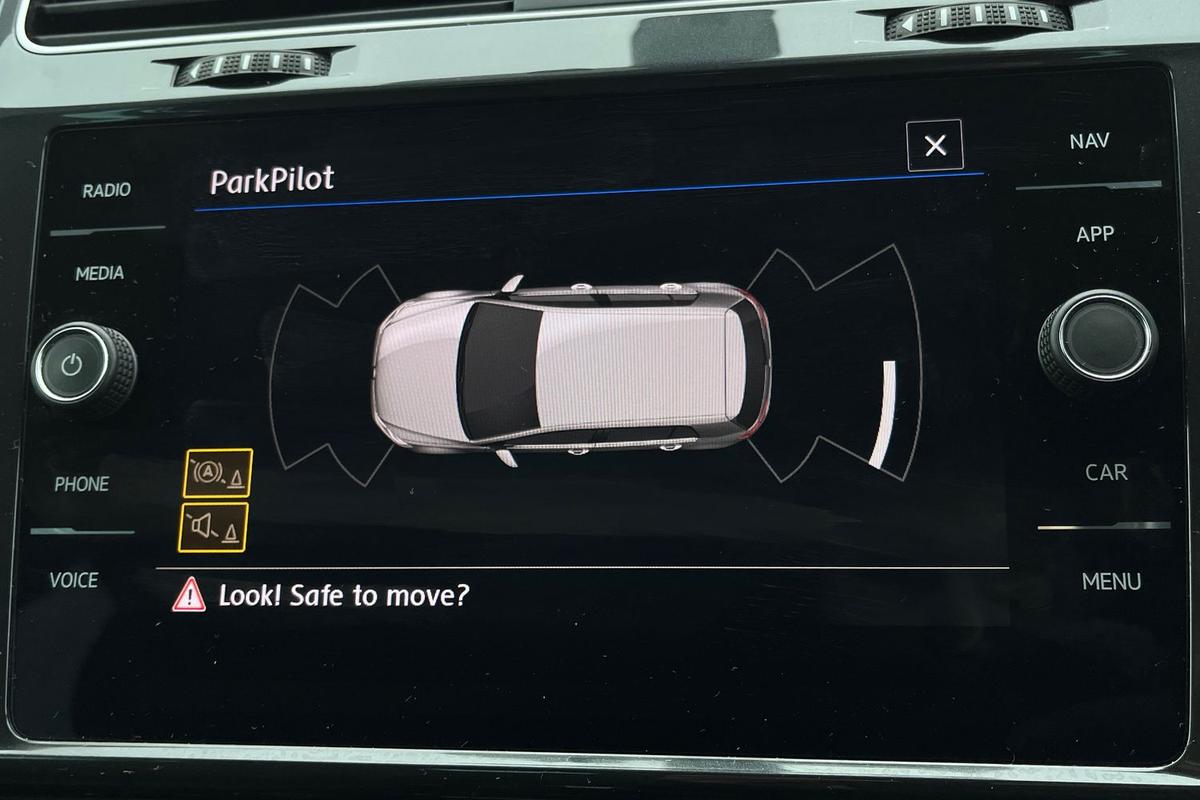Open the RADIO menu
The height and width of the screenshot is (800, 1200).
pos(106,190)
